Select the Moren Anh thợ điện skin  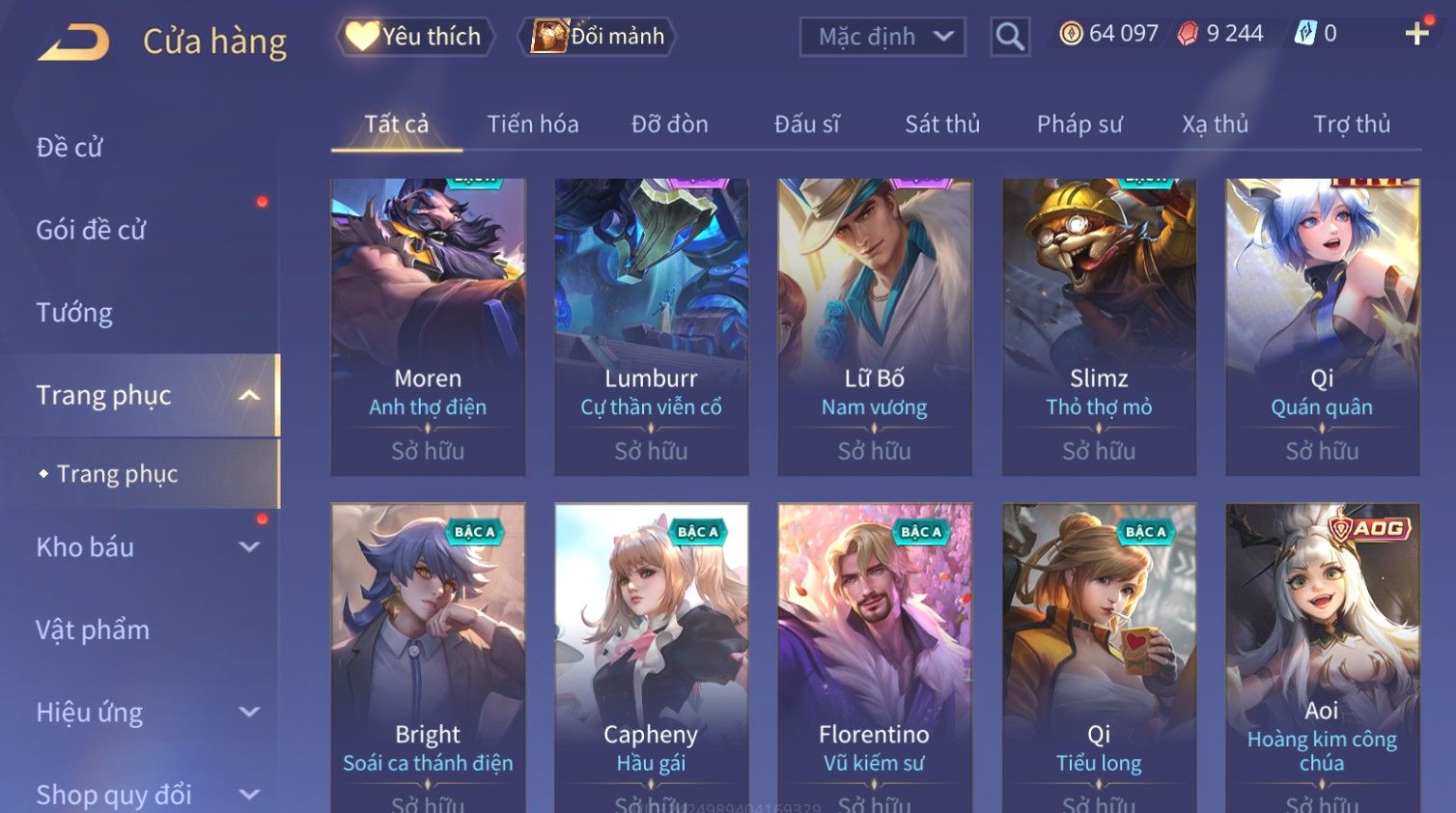[428, 326]
